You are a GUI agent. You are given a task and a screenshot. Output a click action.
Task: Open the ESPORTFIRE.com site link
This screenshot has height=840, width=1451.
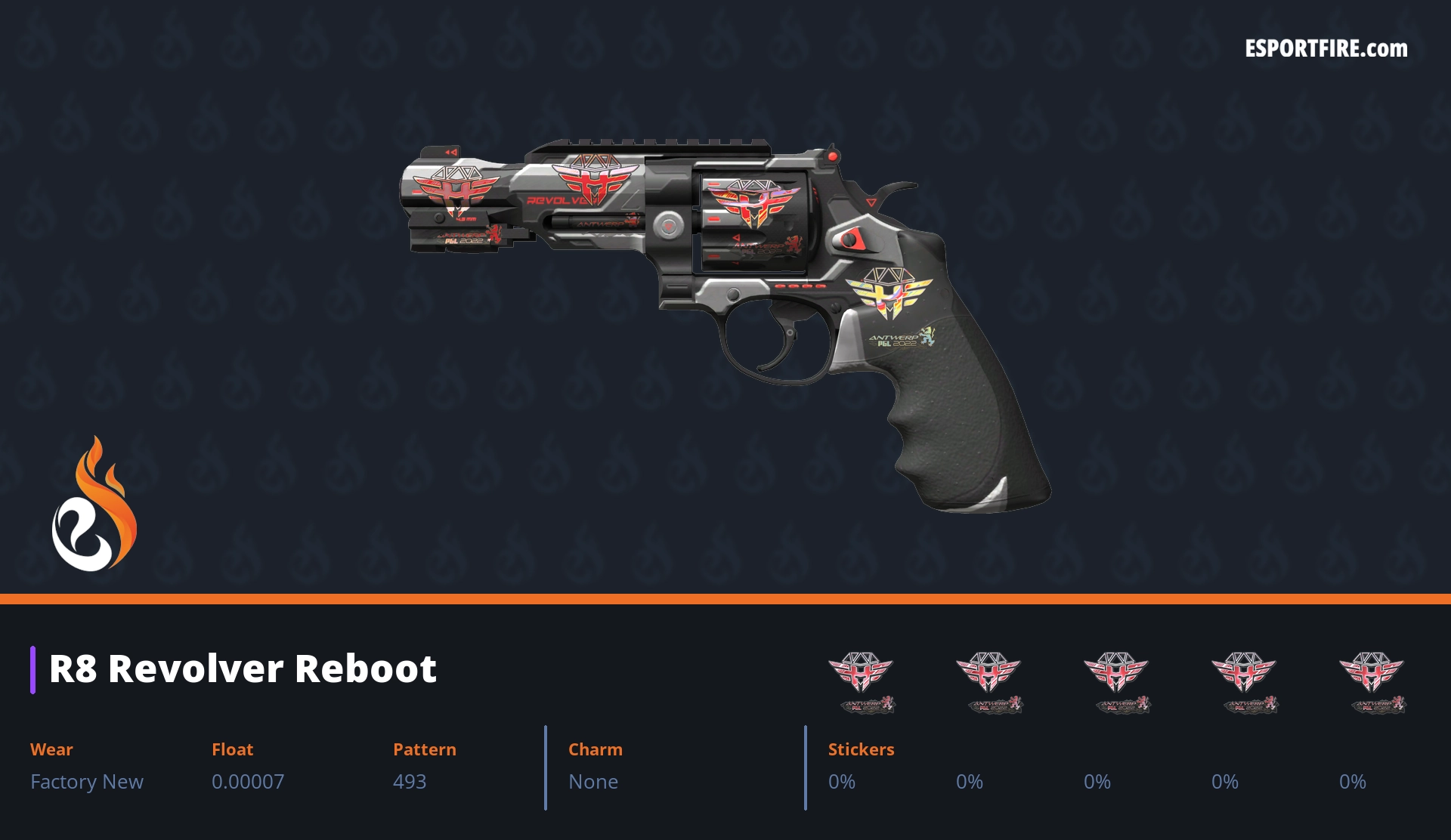1326,49
